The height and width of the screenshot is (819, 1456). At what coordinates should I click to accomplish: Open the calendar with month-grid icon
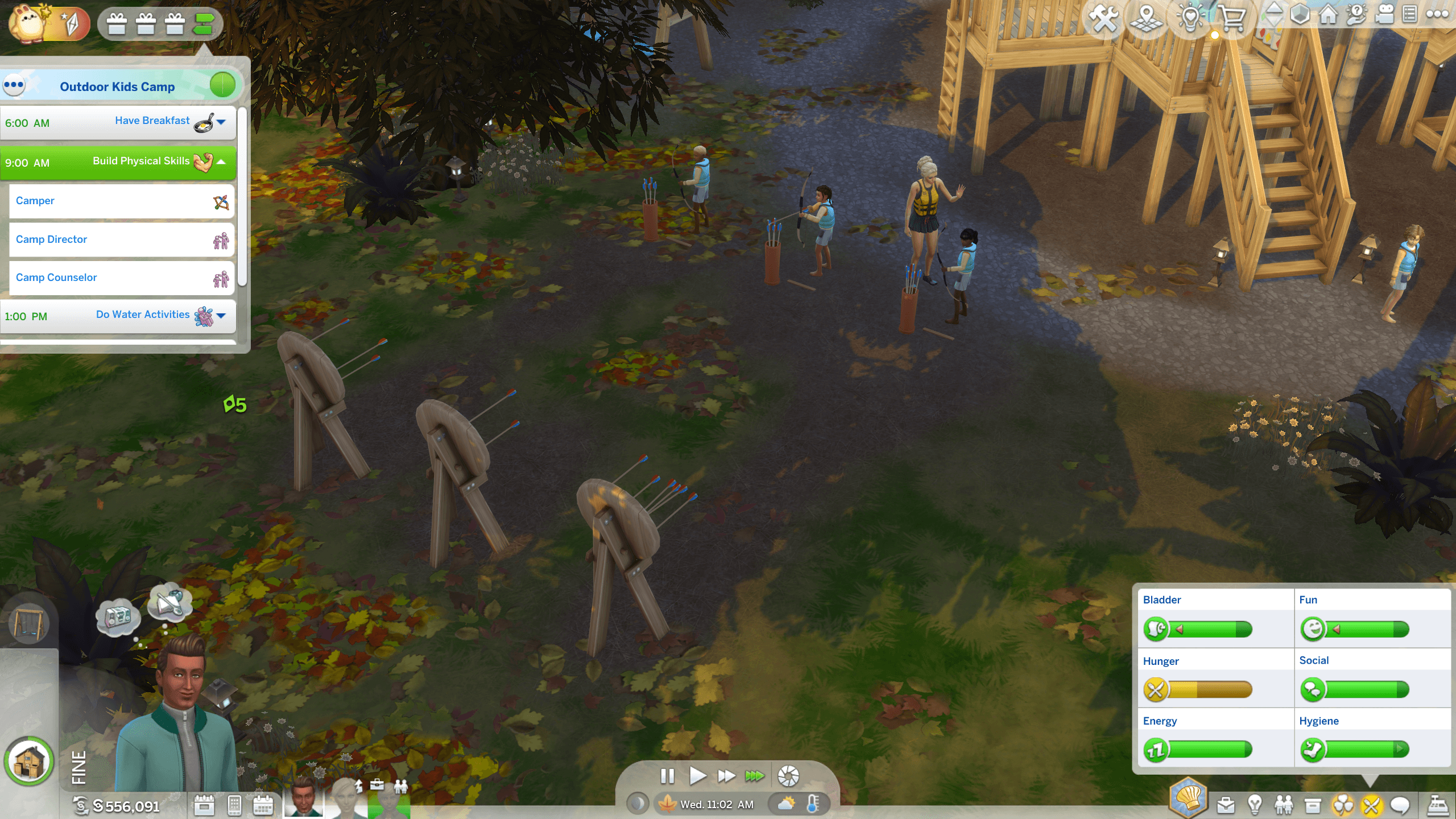coord(263,805)
